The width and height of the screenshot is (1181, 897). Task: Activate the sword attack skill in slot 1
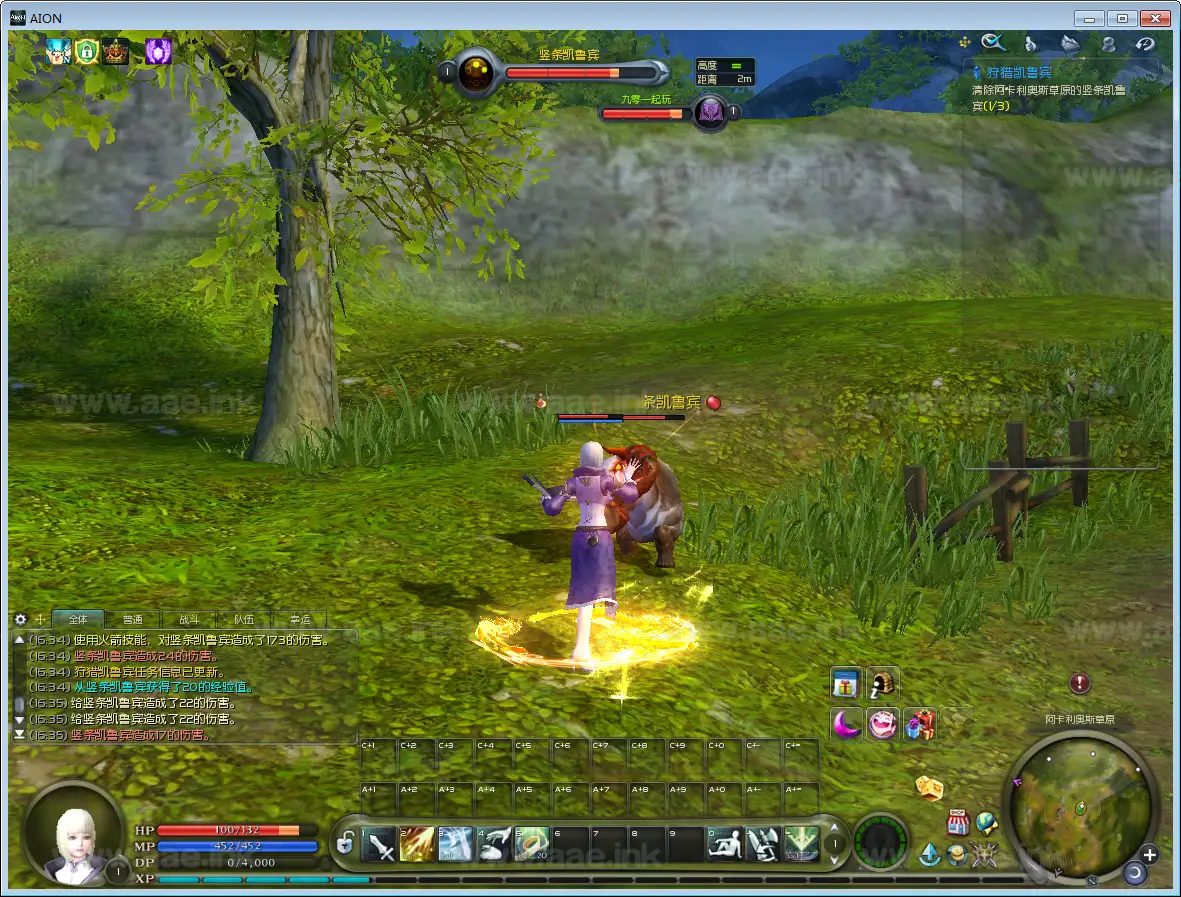tap(381, 845)
